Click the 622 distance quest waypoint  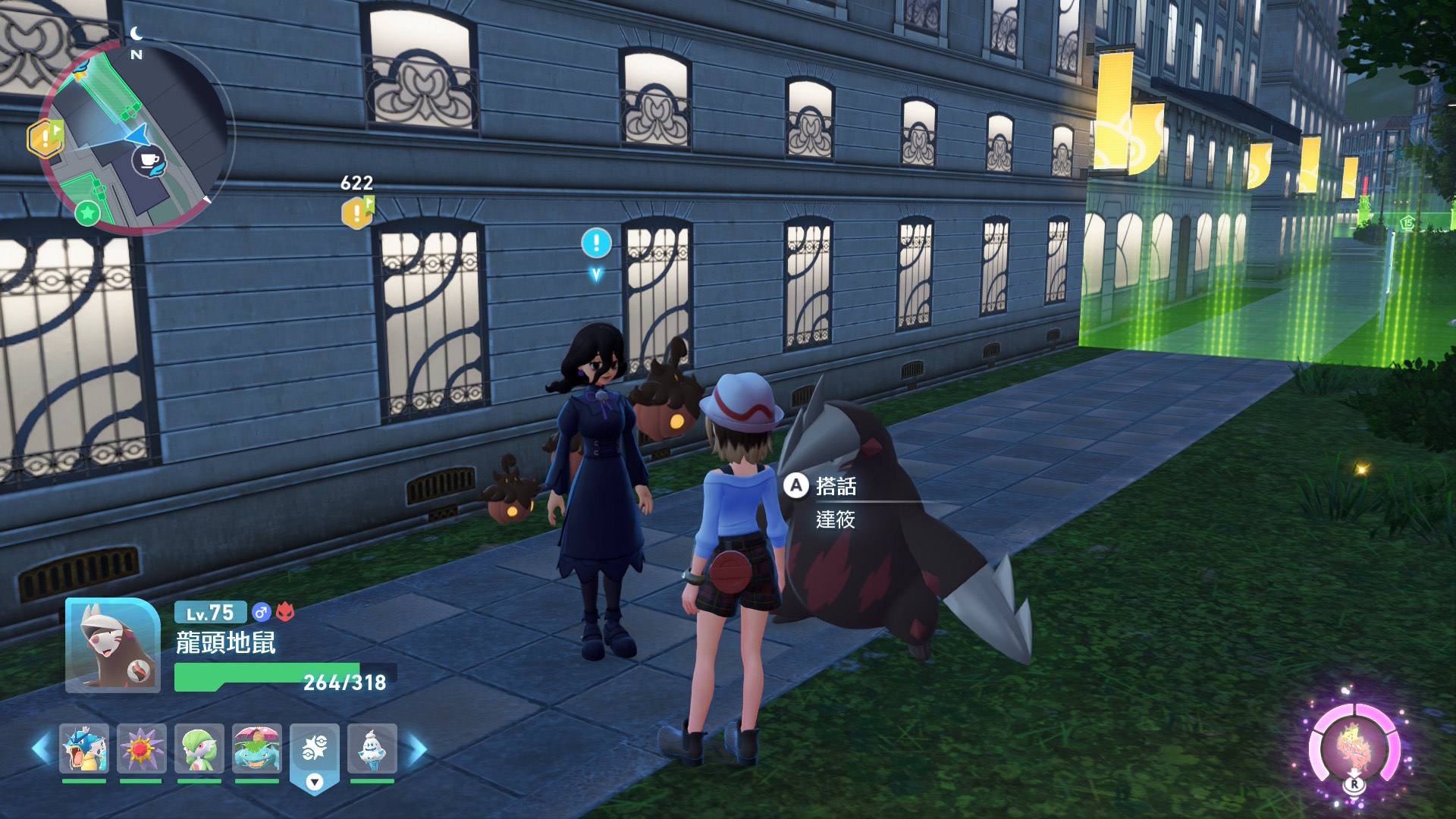(x=357, y=212)
